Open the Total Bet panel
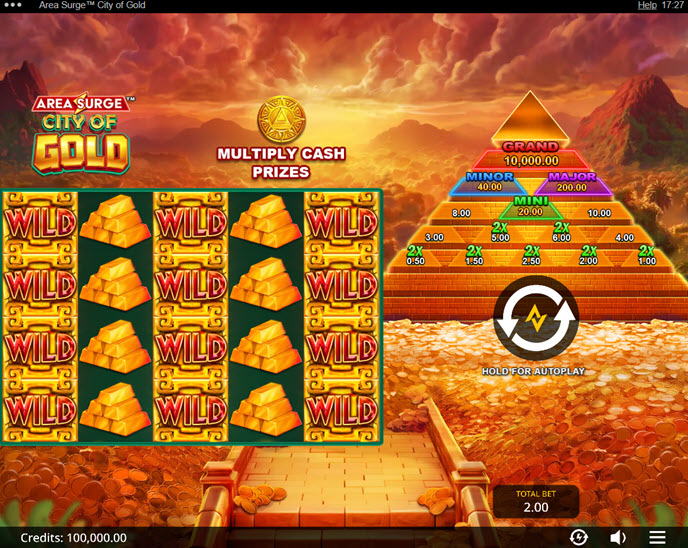The image size is (688, 548). tap(536, 501)
